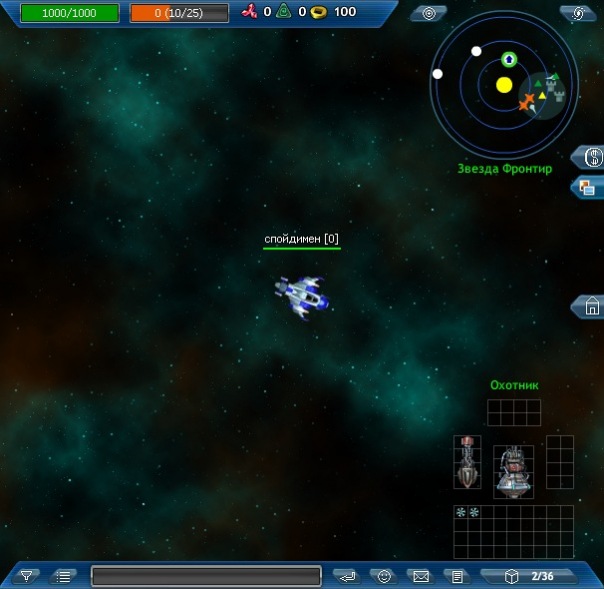Open the spiral galaxy map button
Image resolution: width=604 pixels, height=589 pixels.
(578, 13)
